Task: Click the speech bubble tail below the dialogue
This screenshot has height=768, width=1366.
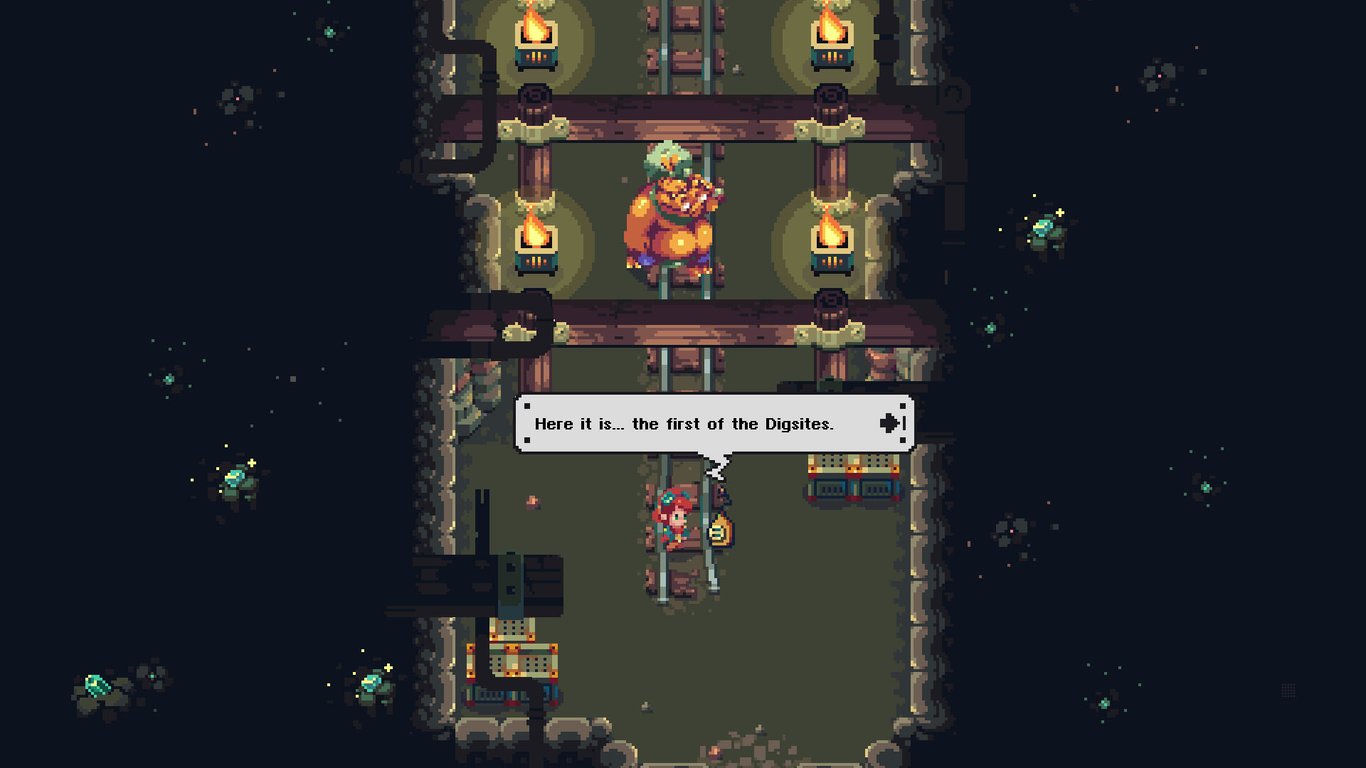Action: [x=716, y=465]
